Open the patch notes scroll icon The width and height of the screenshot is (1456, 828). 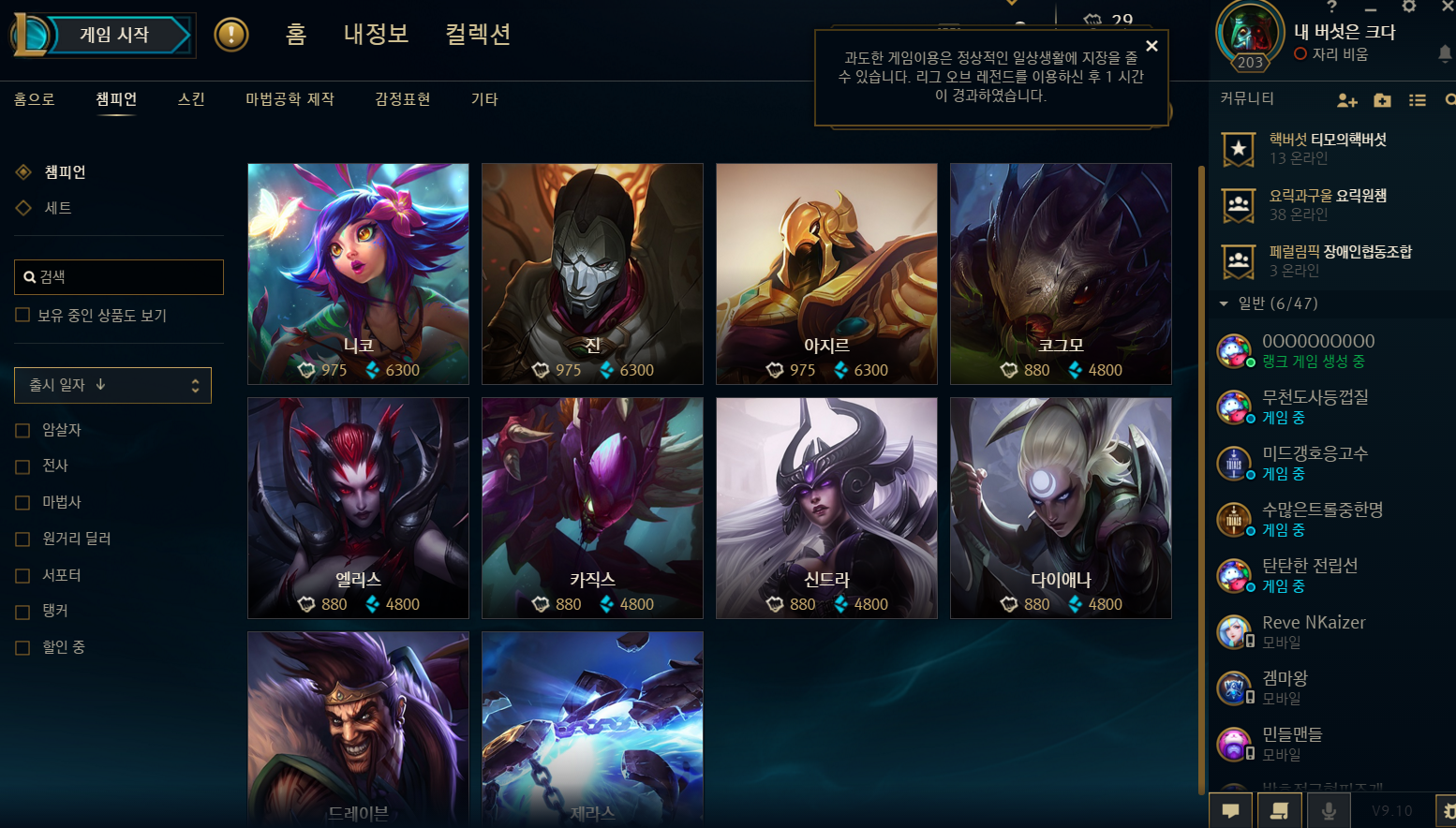1280,809
